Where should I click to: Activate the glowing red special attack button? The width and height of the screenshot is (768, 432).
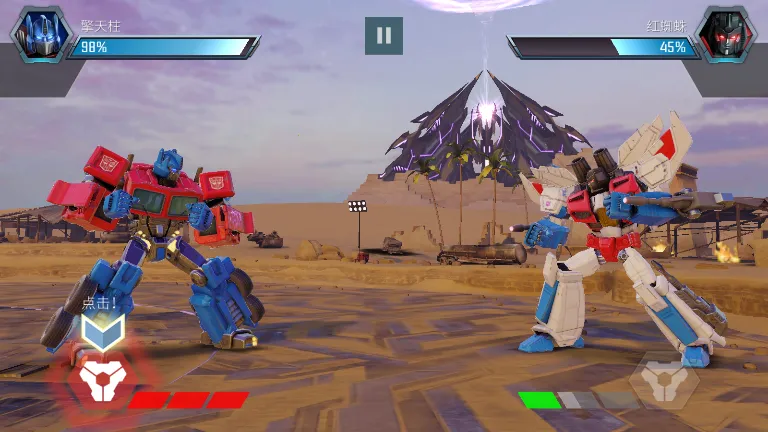pyautogui.click(x=100, y=379)
